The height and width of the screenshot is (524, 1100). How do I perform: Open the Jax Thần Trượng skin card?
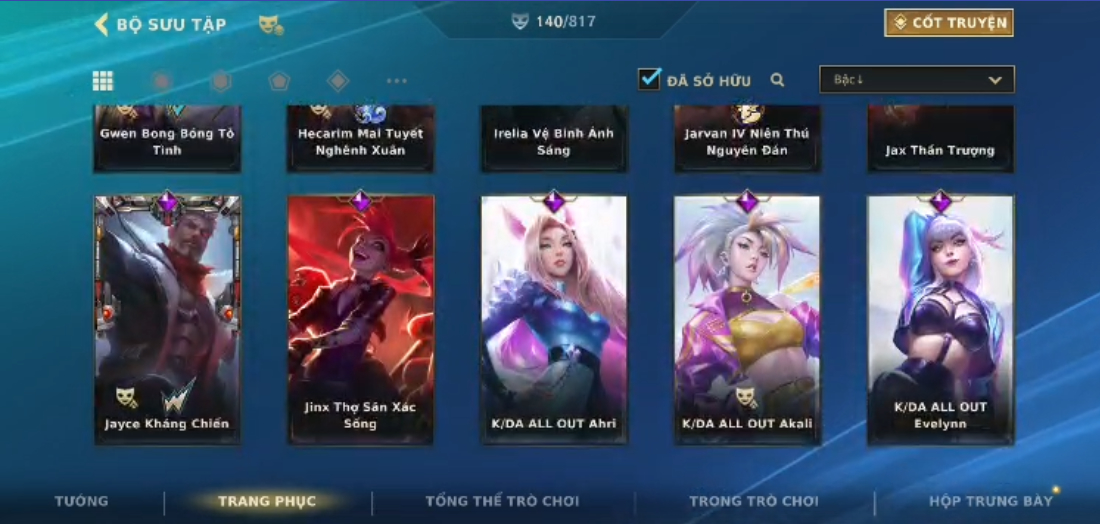coord(940,139)
